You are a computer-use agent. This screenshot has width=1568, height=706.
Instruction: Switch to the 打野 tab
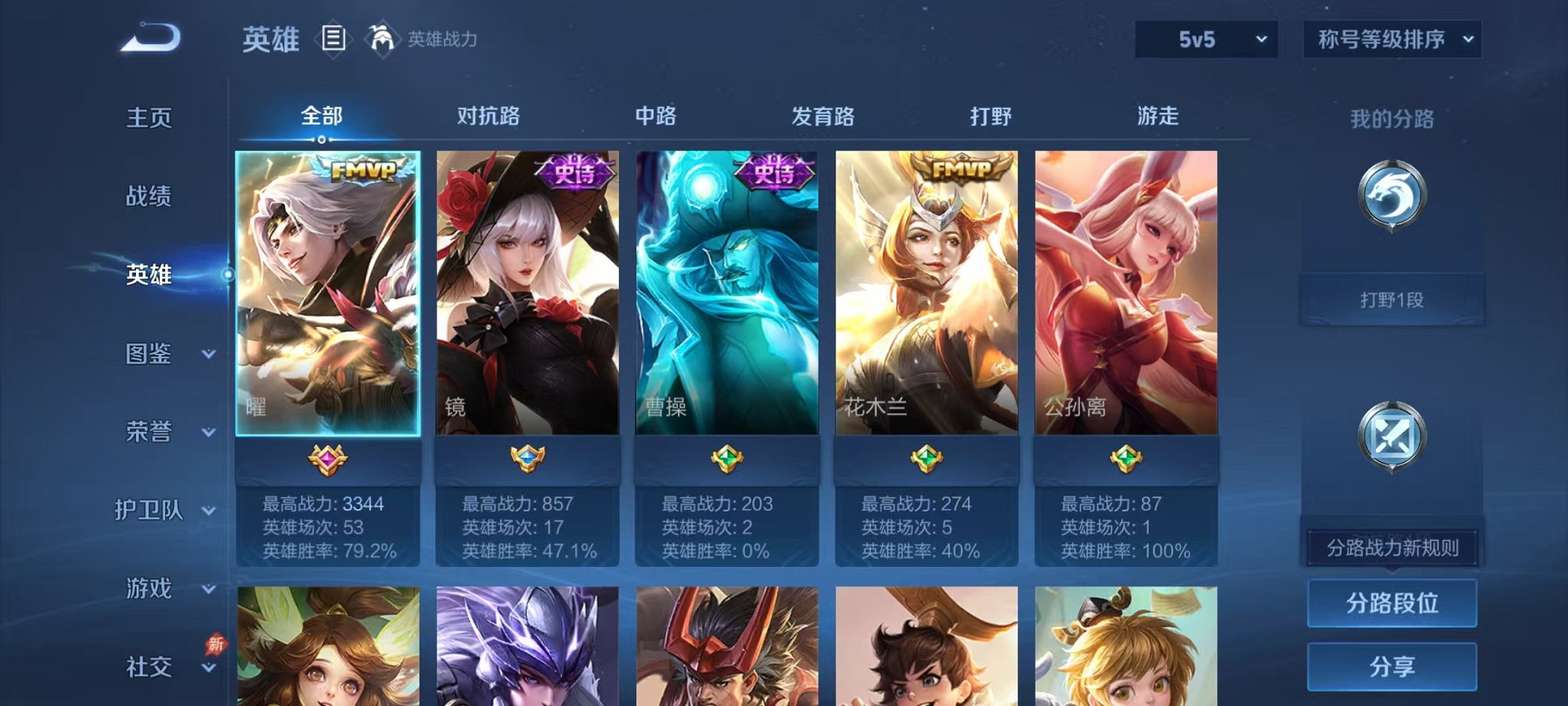992,115
